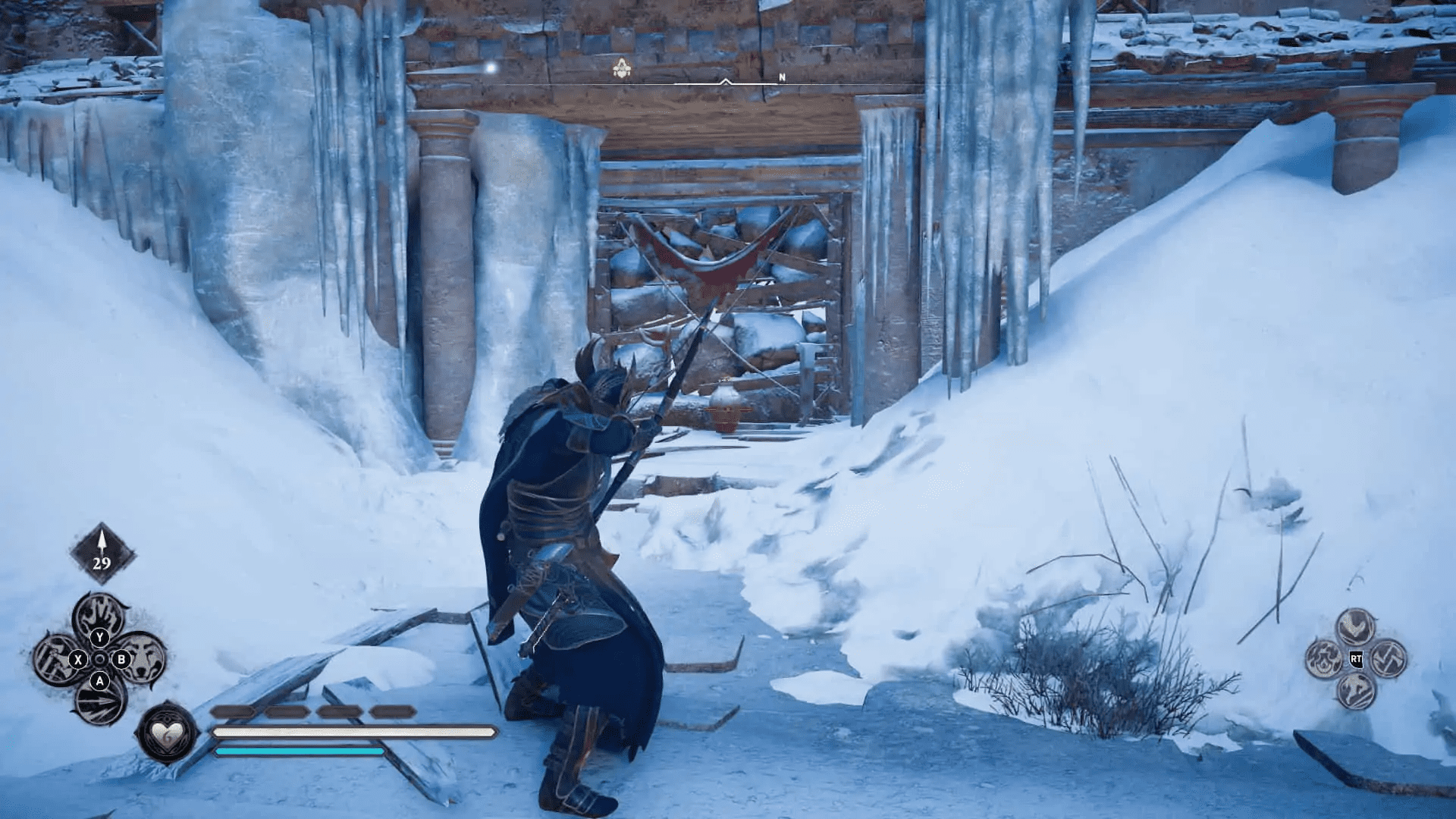Select the bow ability icon above the RT prompt
Viewport: 1456px width, 819px height.
coord(1357,627)
